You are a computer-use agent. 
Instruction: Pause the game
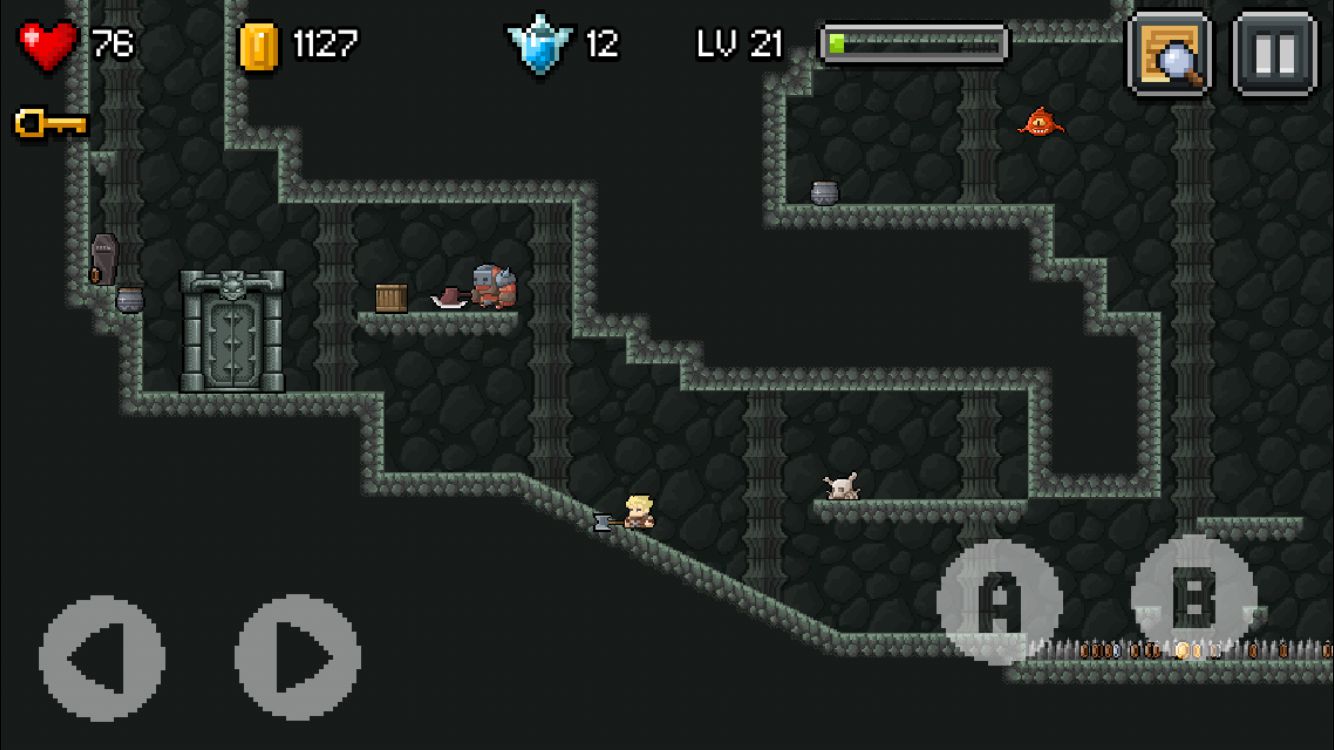1274,53
